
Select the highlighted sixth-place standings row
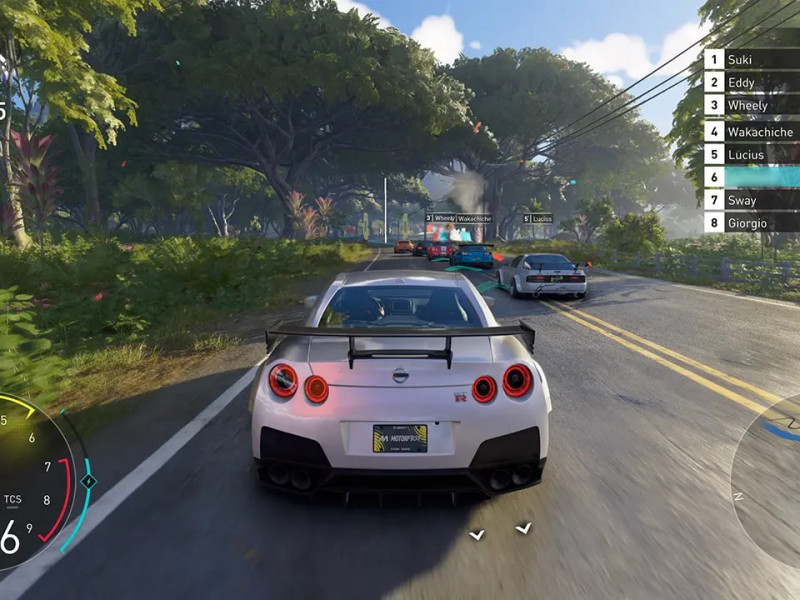click(x=751, y=176)
